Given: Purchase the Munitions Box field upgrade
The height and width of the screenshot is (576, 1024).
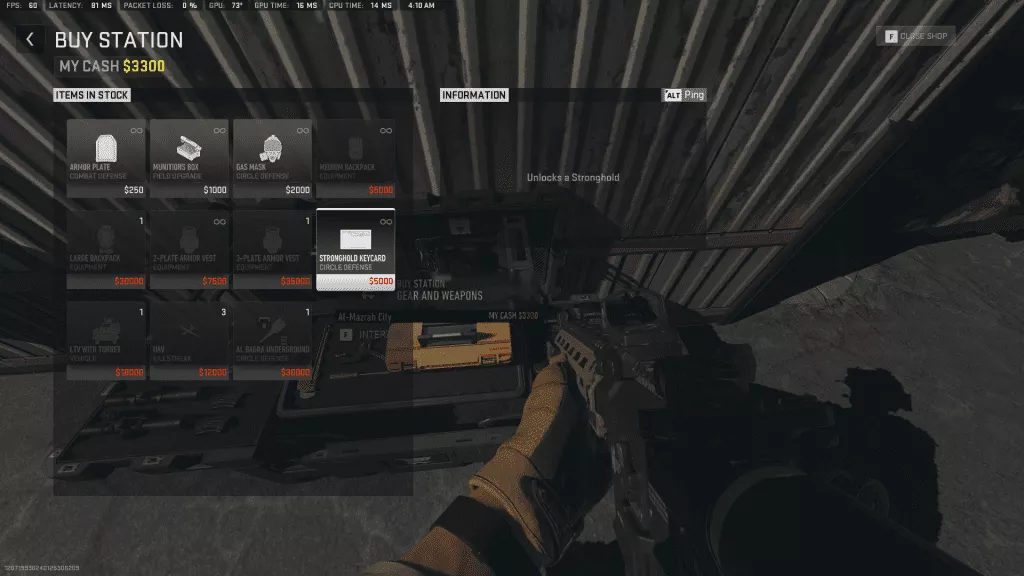Looking at the screenshot, I should (x=189, y=159).
